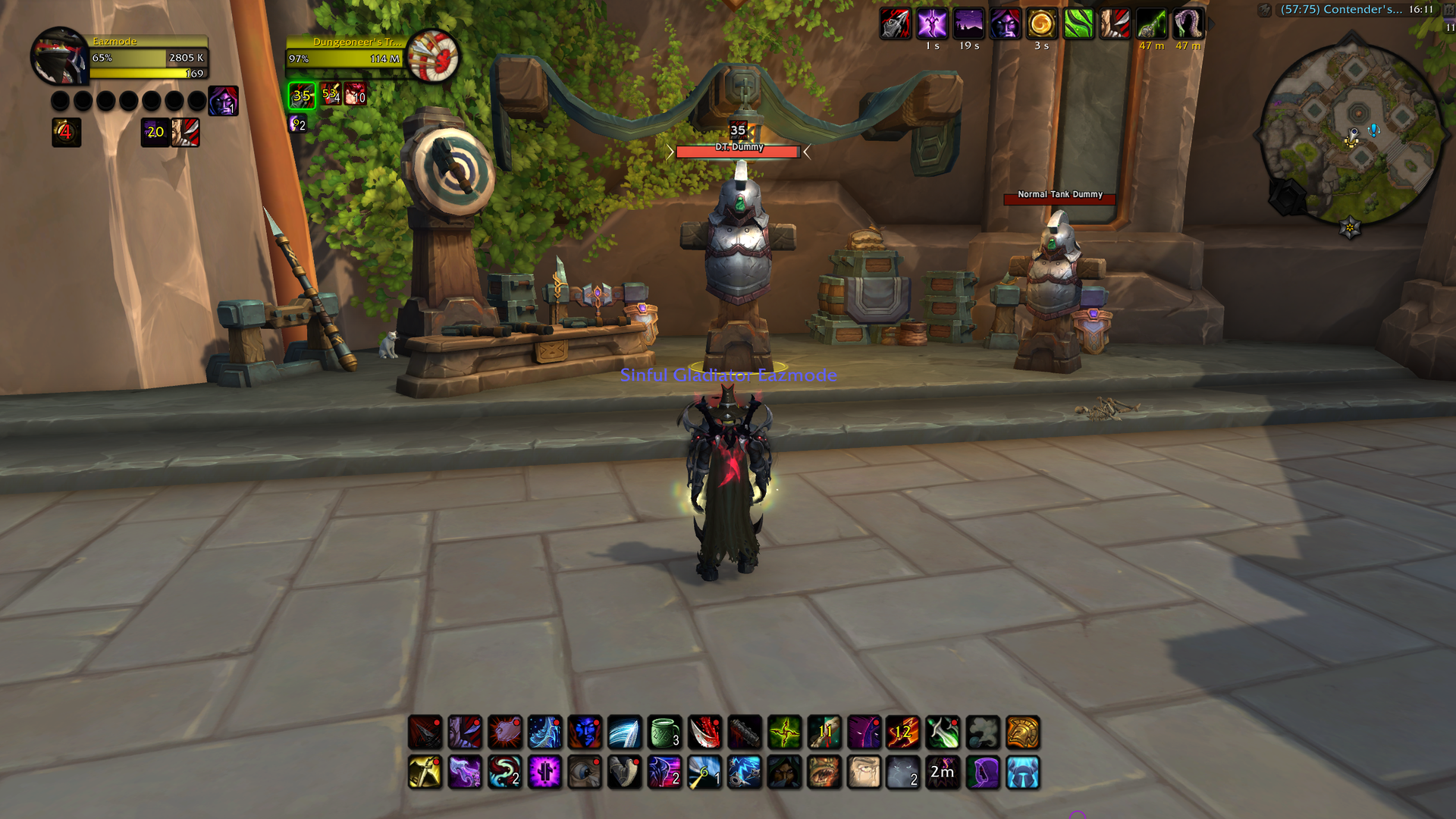Trigger the purple glowing rune ability

[544, 773]
